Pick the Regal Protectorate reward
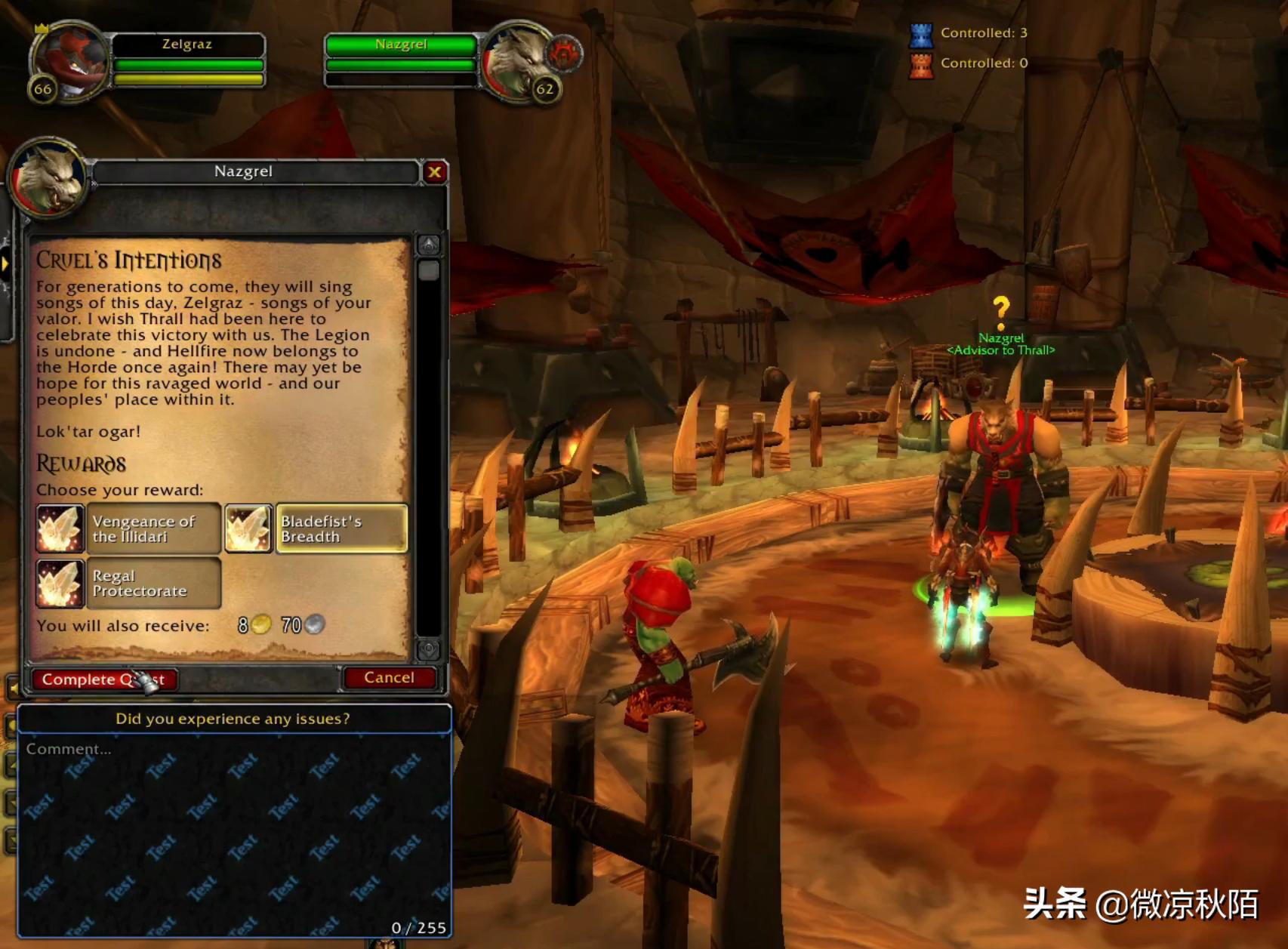1288x949 pixels. pyautogui.click(x=129, y=583)
